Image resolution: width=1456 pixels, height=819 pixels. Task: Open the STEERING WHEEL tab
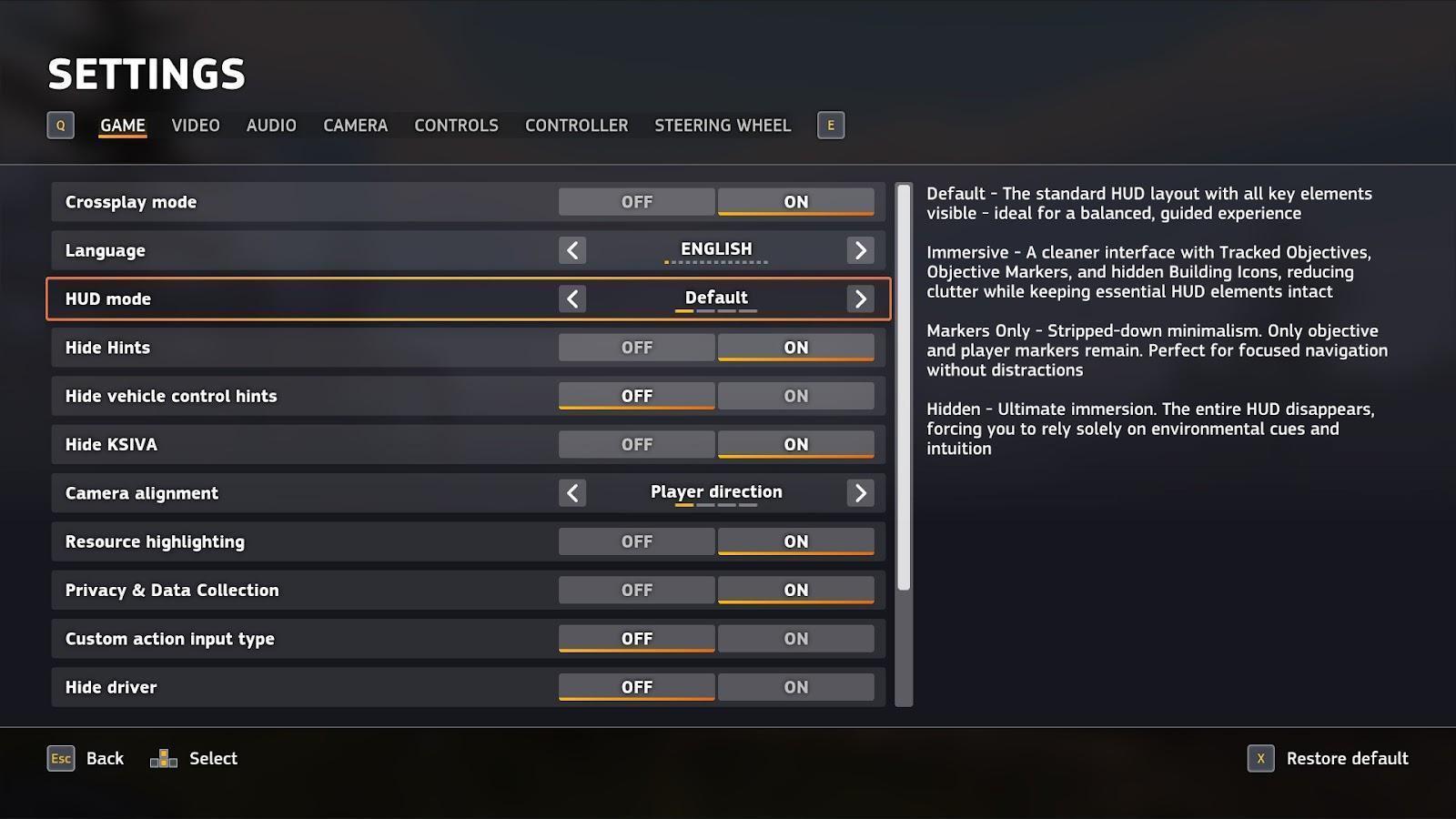pos(723,126)
